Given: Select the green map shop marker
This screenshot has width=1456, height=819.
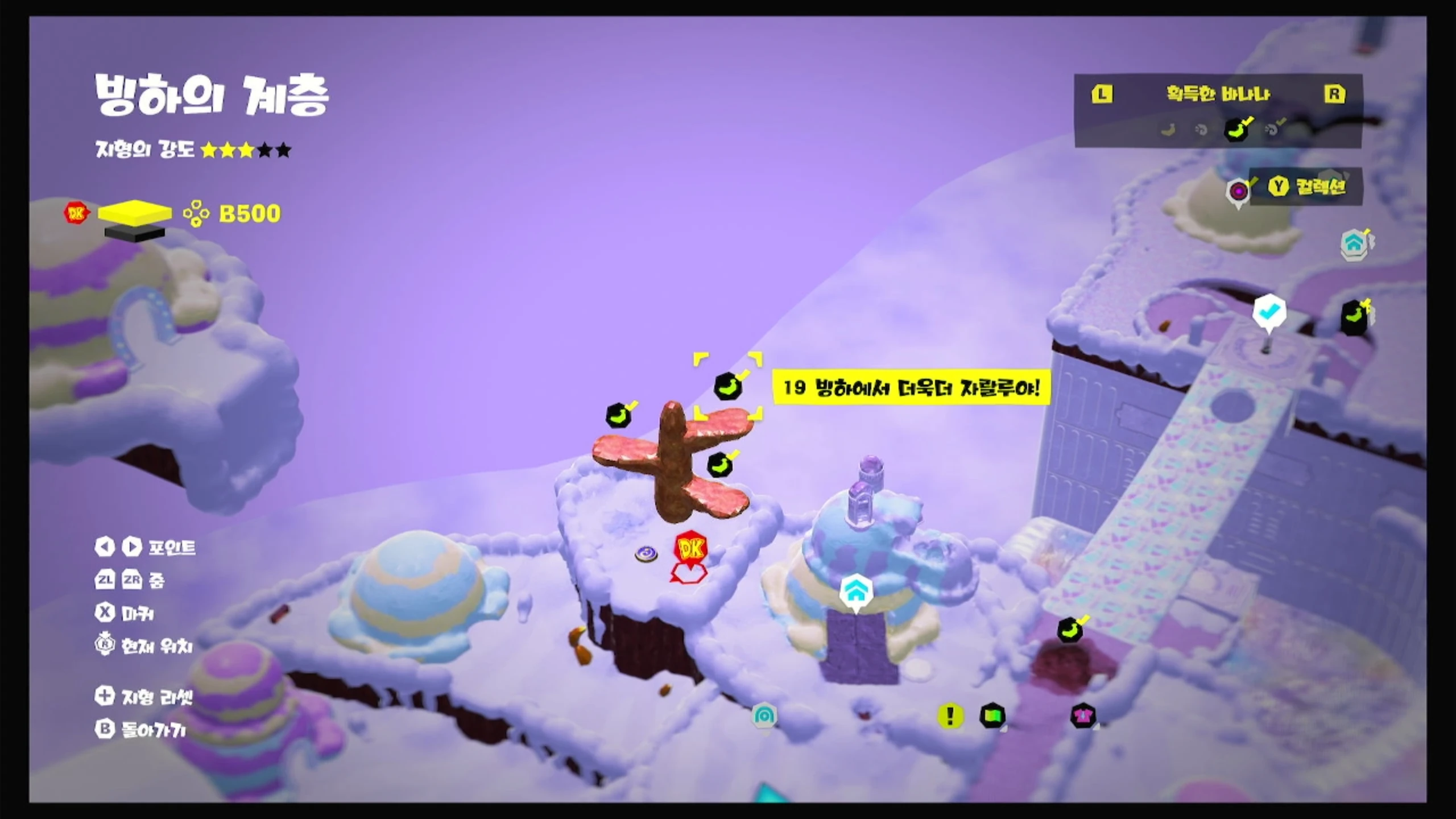Looking at the screenshot, I should (992, 716).
